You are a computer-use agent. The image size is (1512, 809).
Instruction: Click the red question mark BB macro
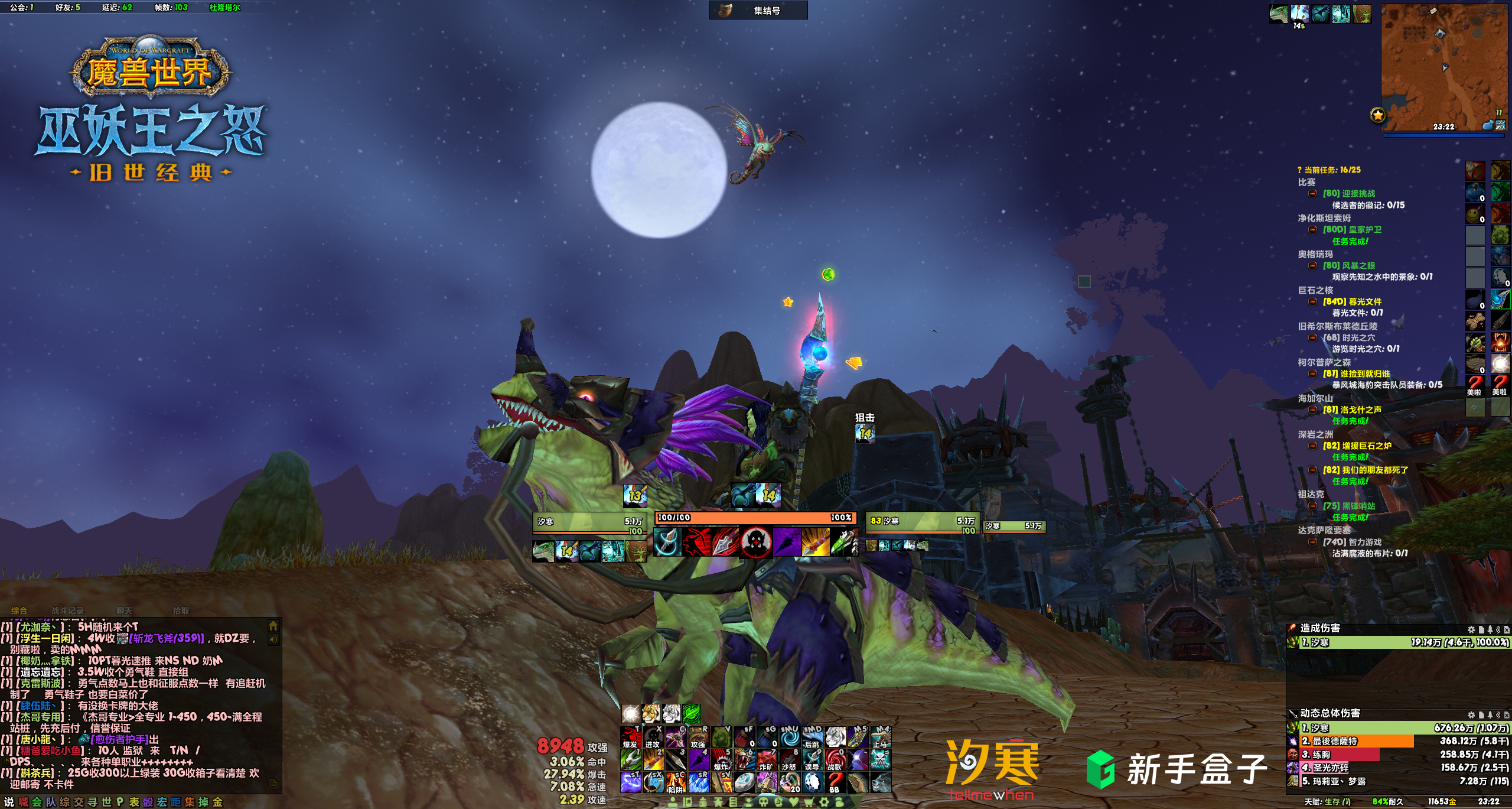[x=835, y=782]
